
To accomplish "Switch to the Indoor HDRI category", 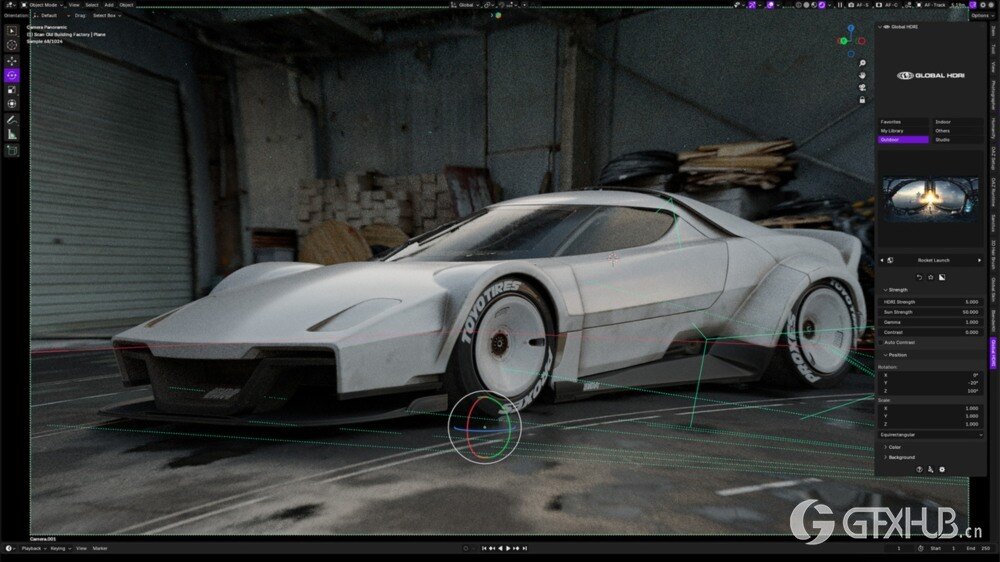I will pyautogui.click(x=957, y=122).
